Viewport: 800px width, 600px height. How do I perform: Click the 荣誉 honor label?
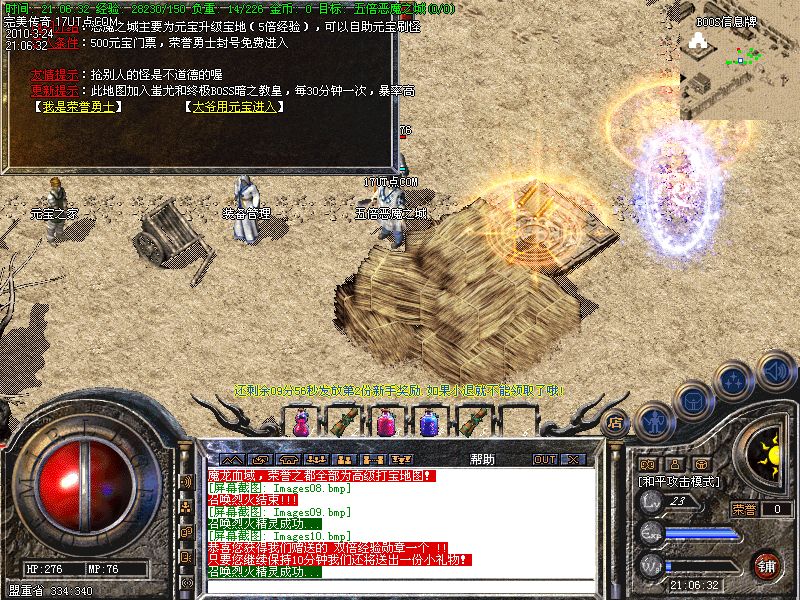point(744,509)
